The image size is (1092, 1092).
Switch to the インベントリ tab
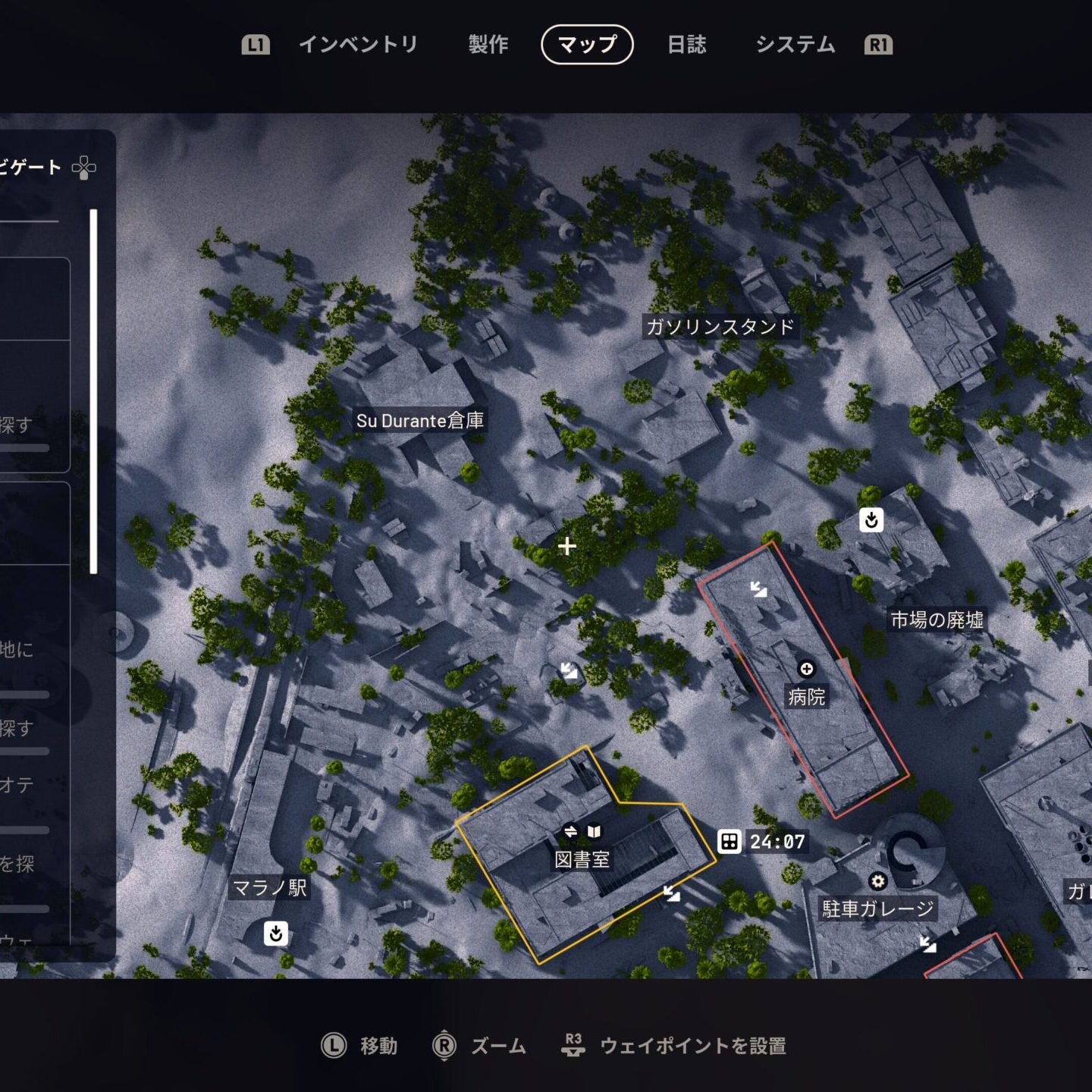(x=358, y=45)
